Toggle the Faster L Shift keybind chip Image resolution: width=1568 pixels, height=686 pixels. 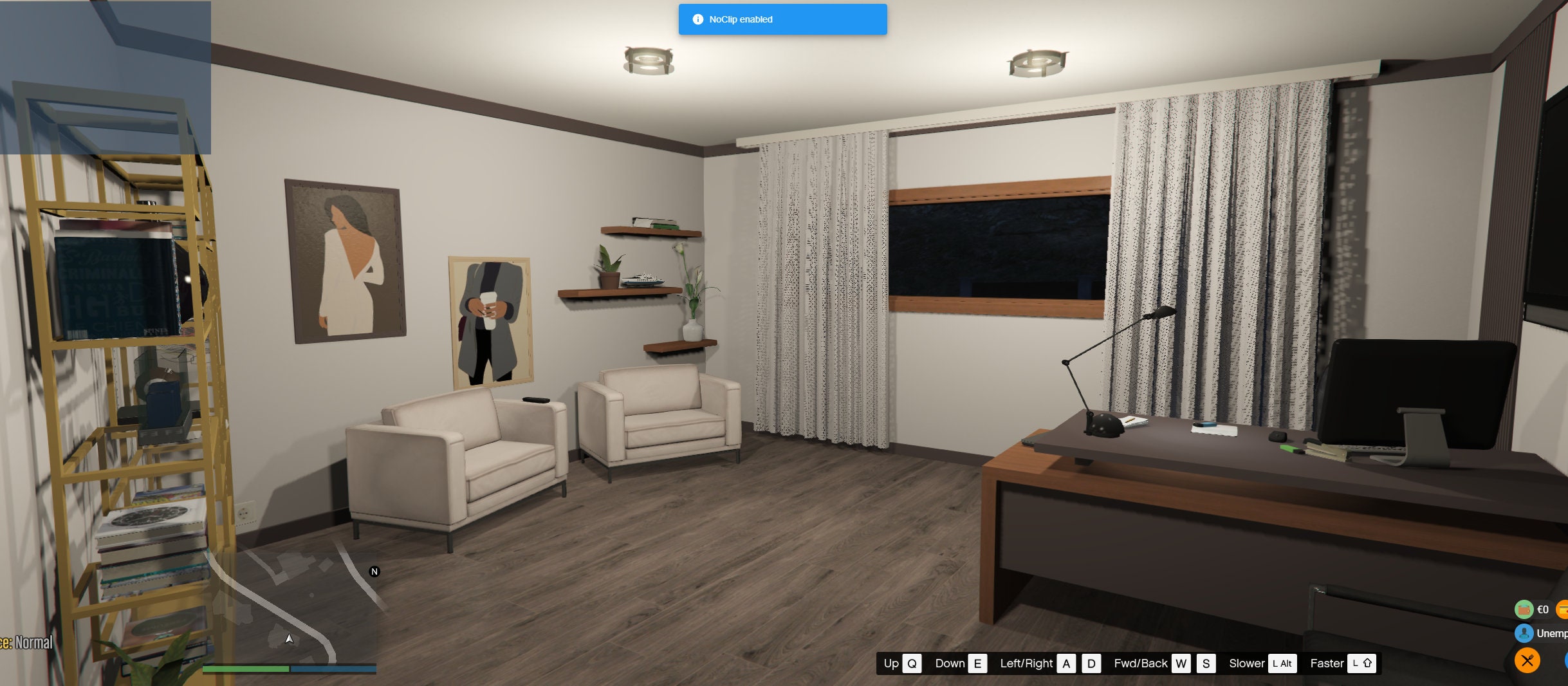coord(1345,663)
